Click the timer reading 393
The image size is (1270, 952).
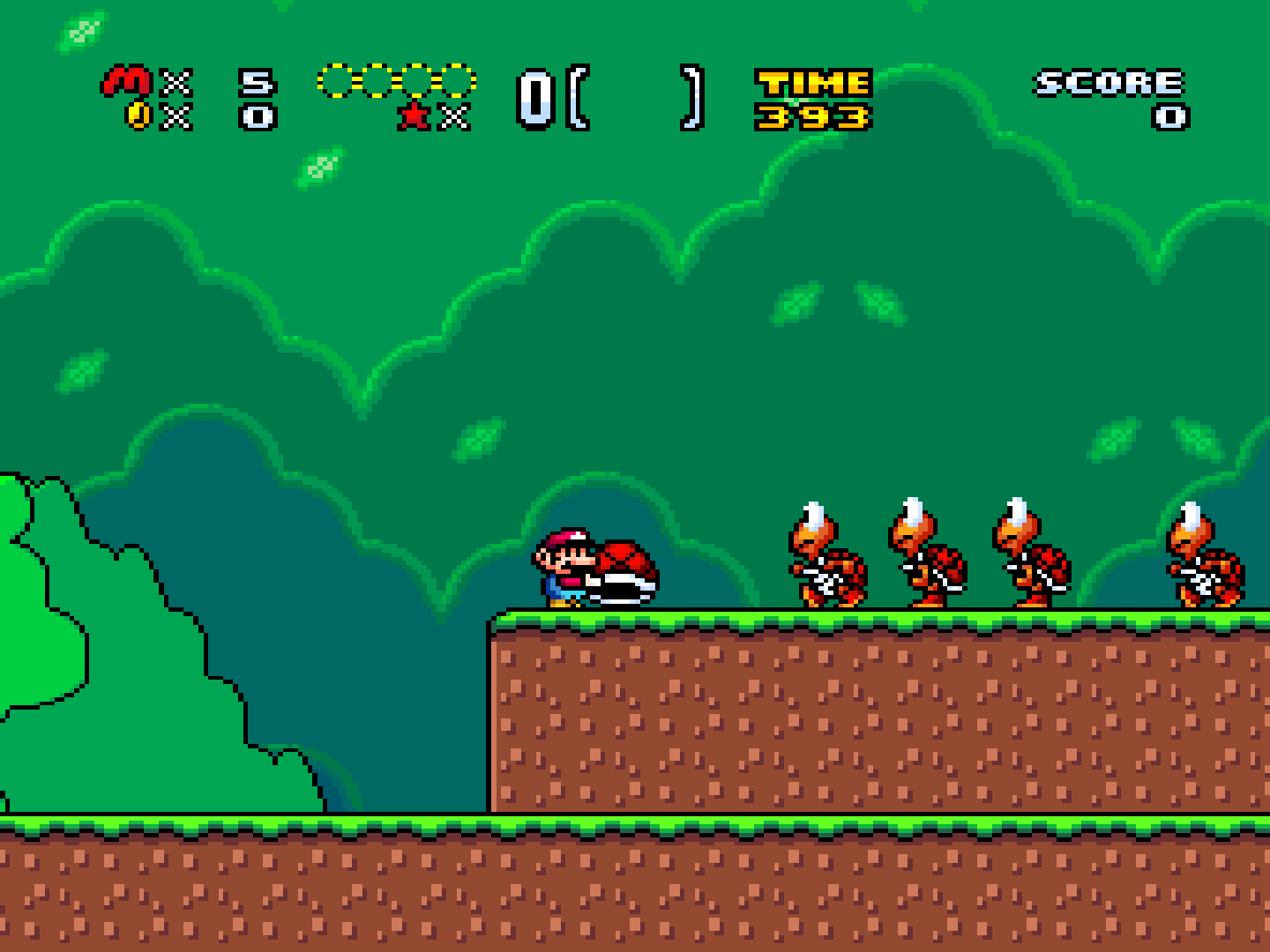(x=811, y=115)
